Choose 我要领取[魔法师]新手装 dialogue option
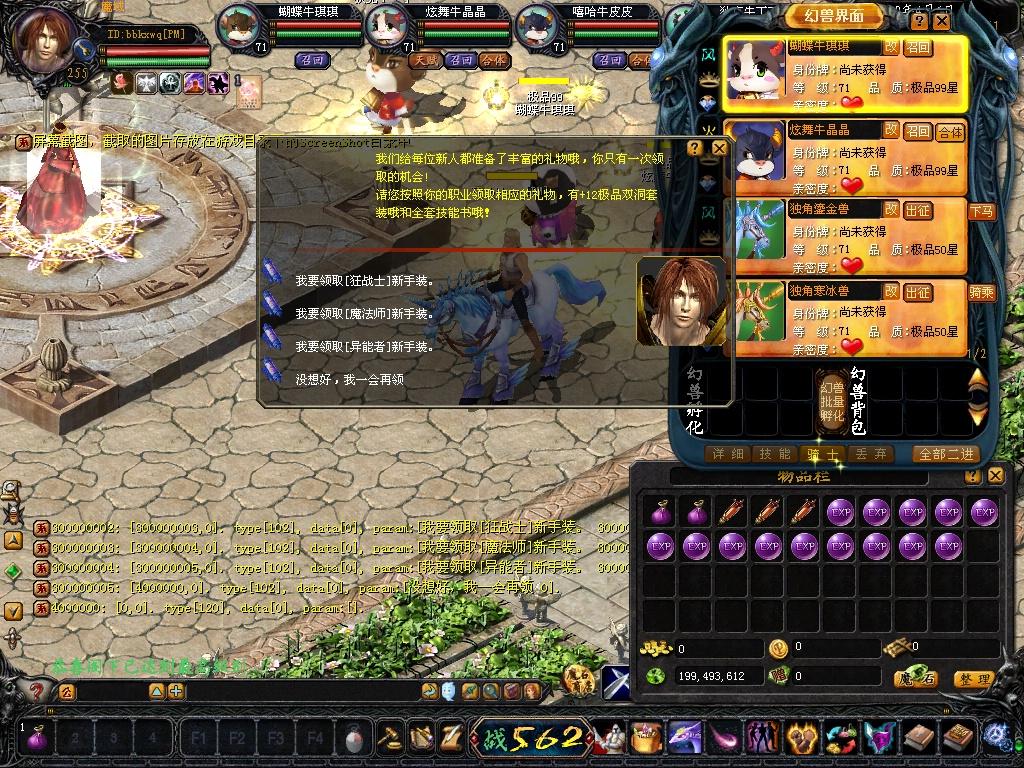The height and width of the screenshot is (768, 1024). tap(364, 314)
